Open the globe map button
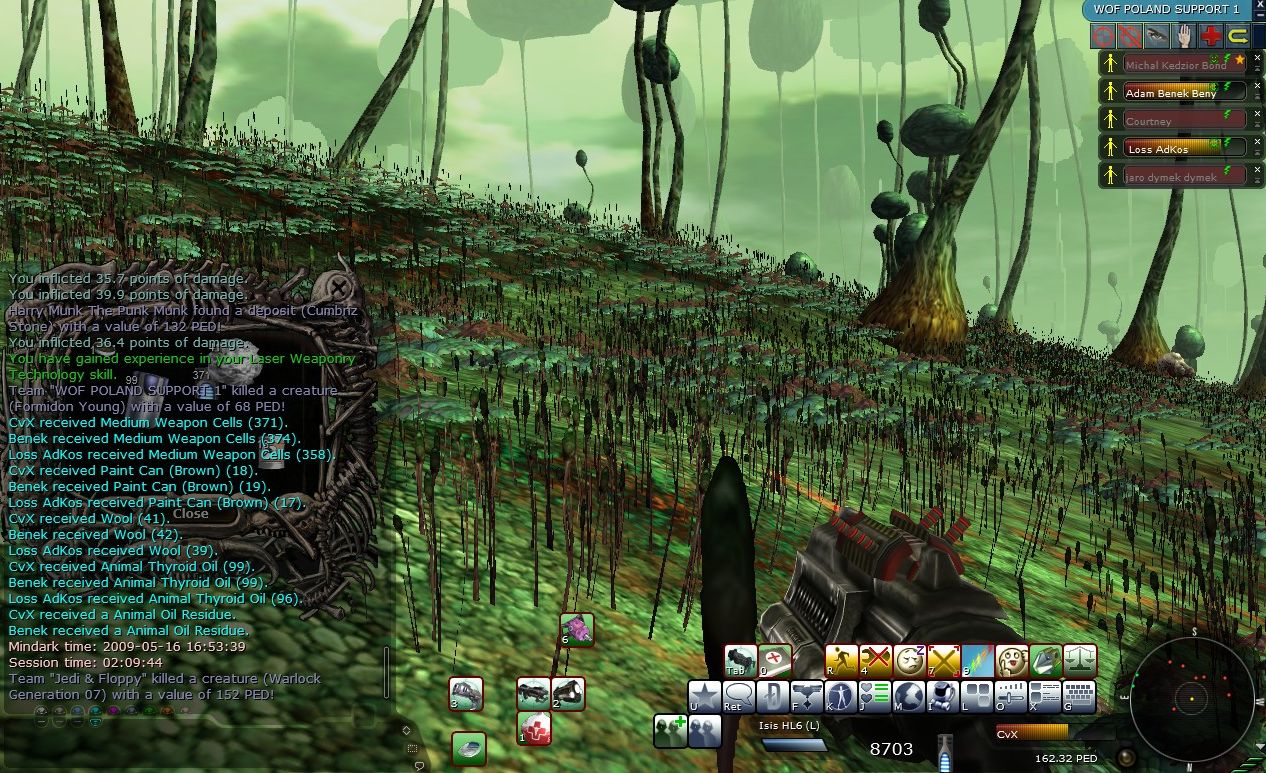 click(x=909, y=697)
